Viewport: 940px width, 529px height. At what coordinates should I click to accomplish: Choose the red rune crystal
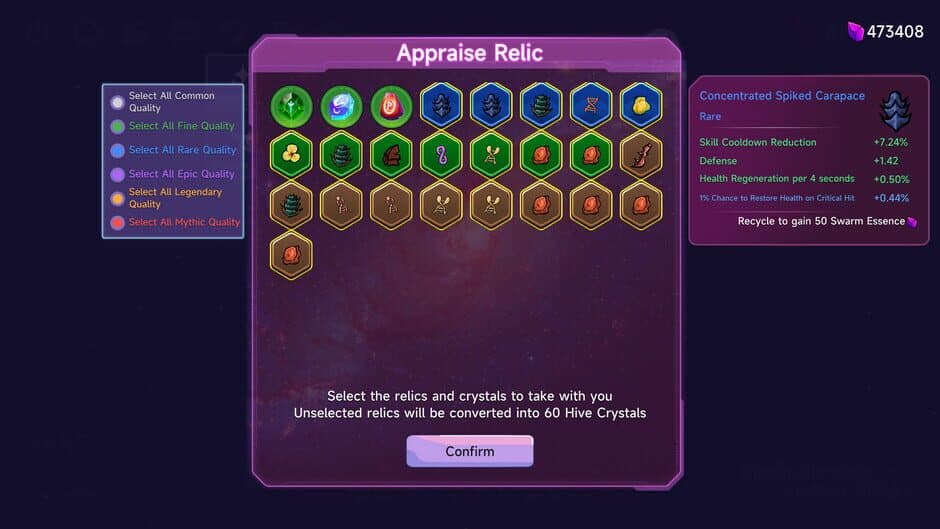click(391, 105)
